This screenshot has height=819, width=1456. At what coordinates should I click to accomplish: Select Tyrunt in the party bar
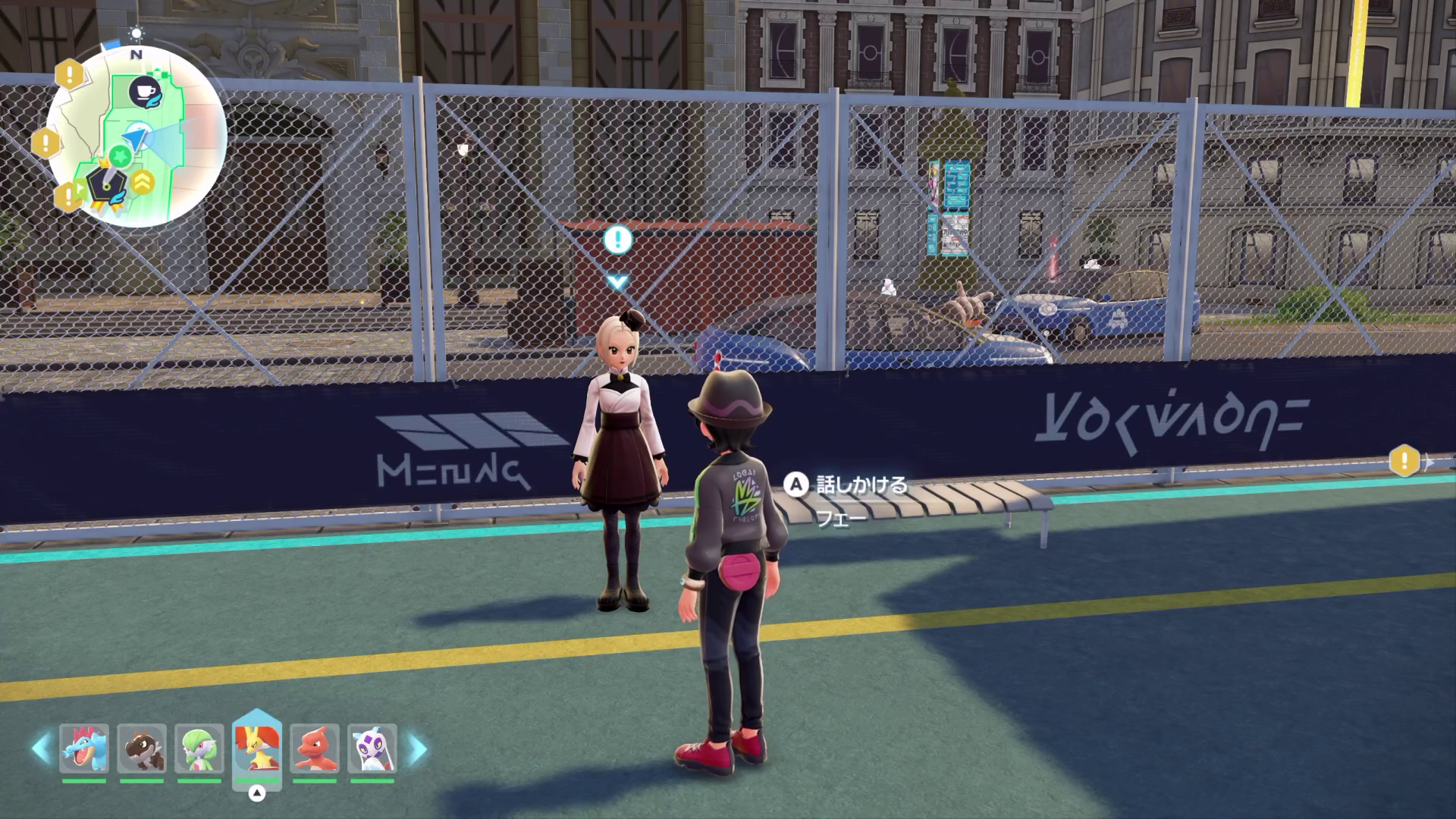[x=142, y=748]
